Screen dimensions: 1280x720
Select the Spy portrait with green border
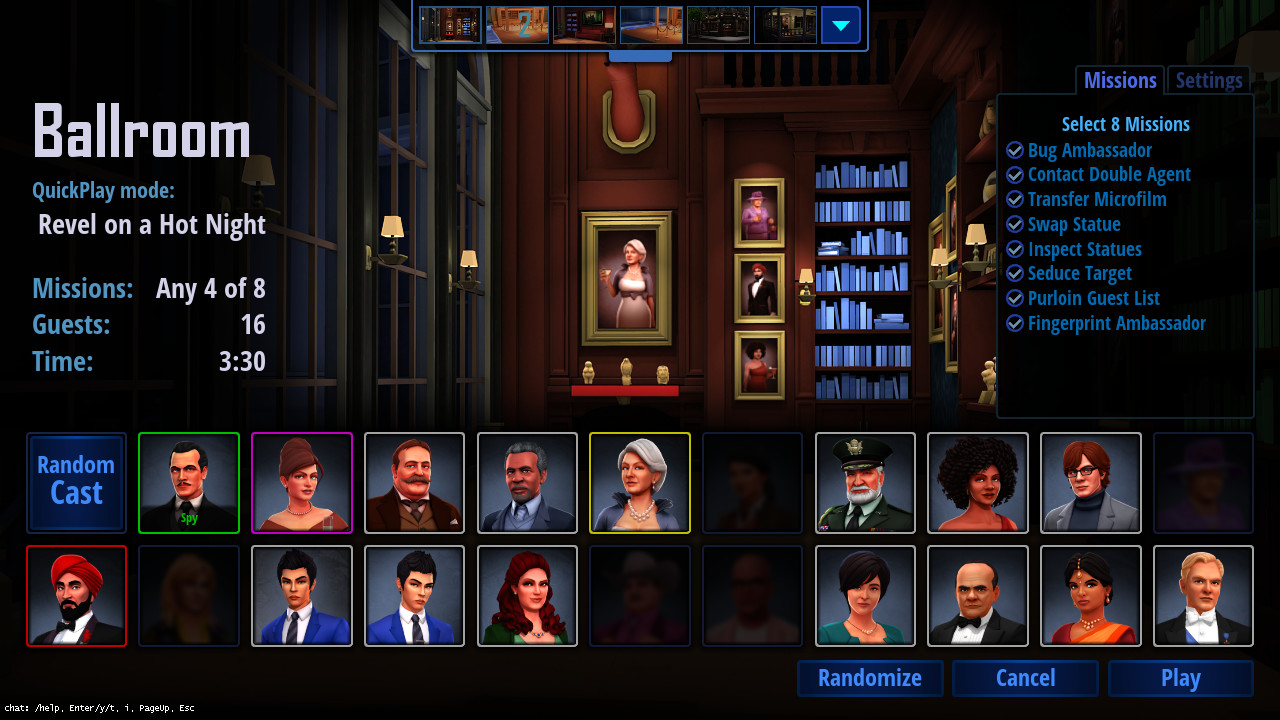[188, 483]
